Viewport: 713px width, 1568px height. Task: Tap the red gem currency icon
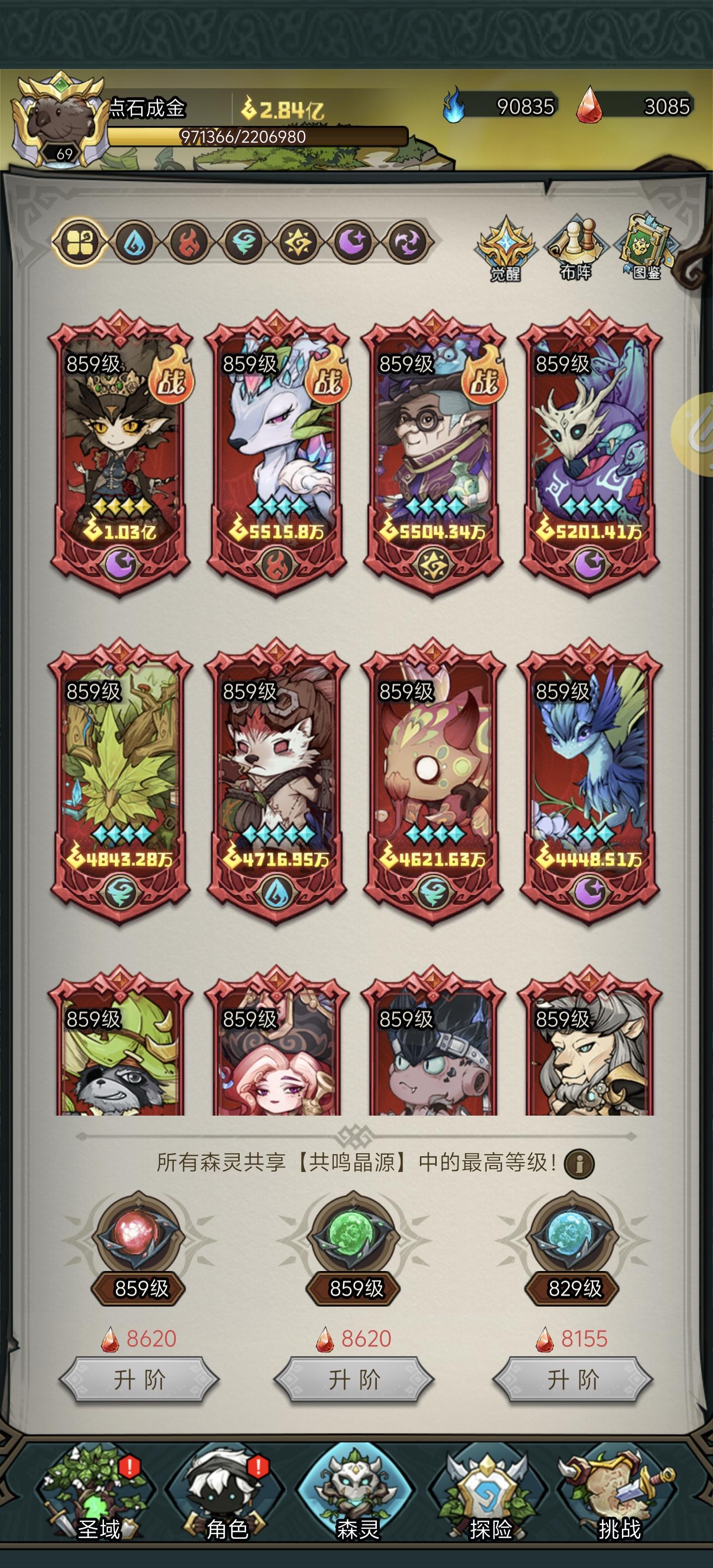[x=589, y=105]
